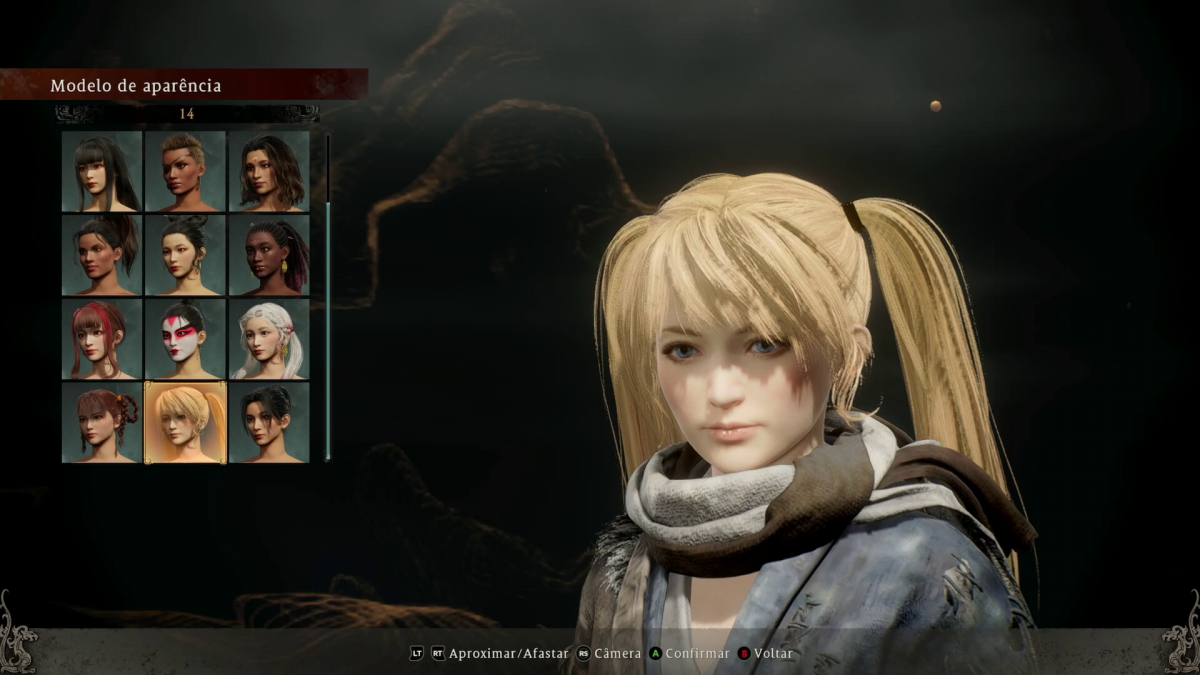Image resolution: width=1200 pixels, height=675 pixels.
Task: Pick the wavy brown shoulder-length hair preset
Action: tap(268, 172)
